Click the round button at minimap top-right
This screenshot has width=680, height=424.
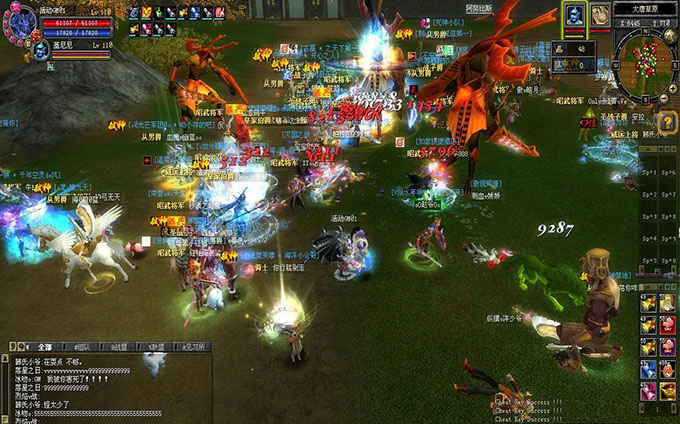pos(668,32)
